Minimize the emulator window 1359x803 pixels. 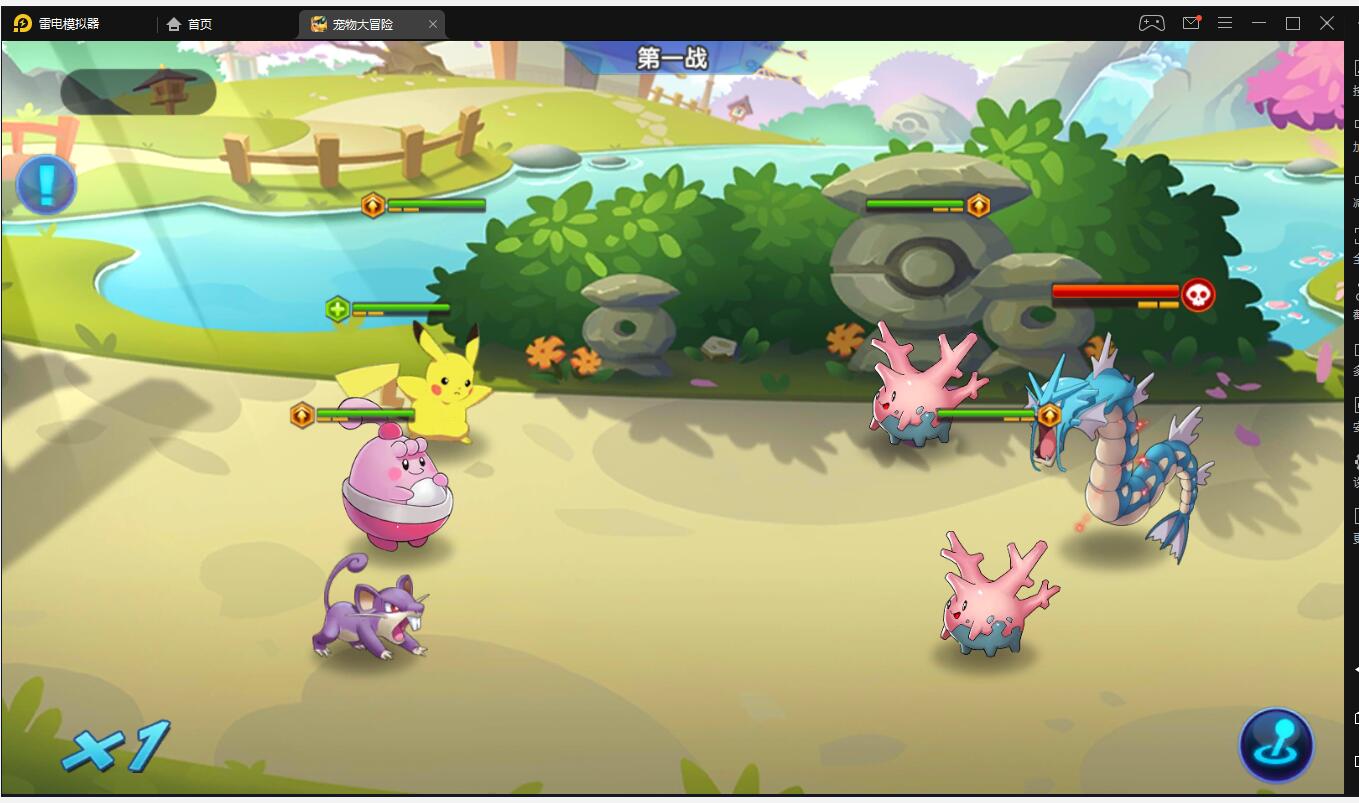1259,23
